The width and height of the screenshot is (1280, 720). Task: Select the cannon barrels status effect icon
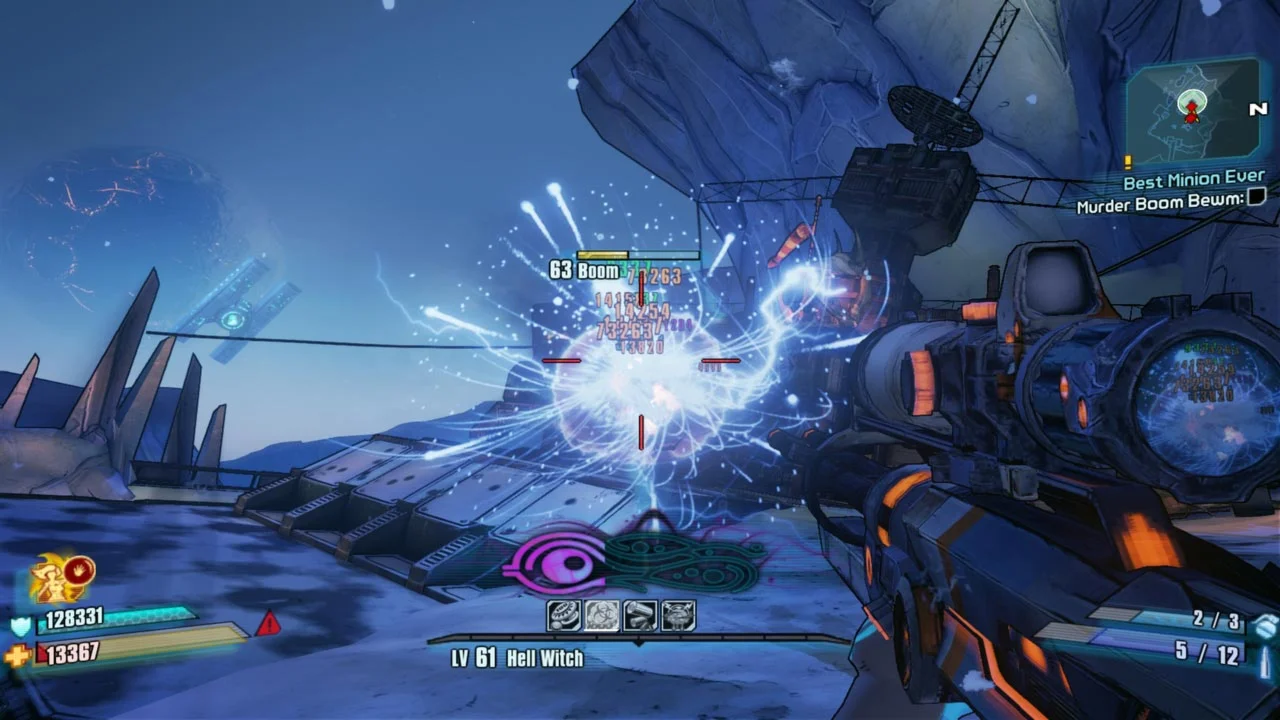coord(638,616)
